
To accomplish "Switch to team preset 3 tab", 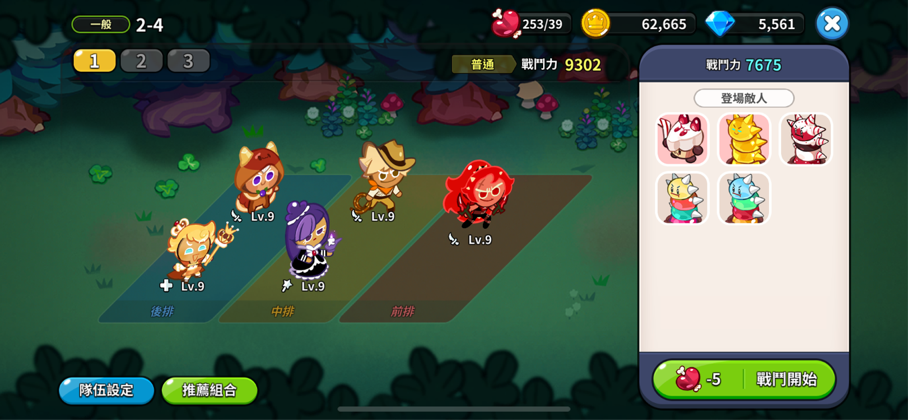I will [x=188, y=61].
